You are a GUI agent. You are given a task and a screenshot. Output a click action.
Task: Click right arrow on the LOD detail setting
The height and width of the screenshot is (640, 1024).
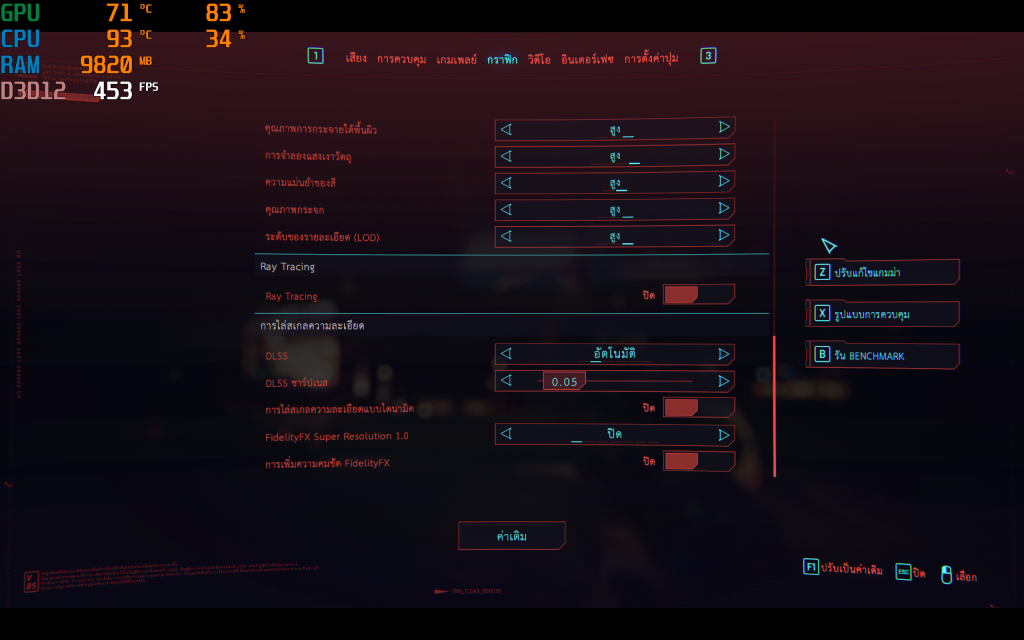pyautogui.click(x=724, y=236)
